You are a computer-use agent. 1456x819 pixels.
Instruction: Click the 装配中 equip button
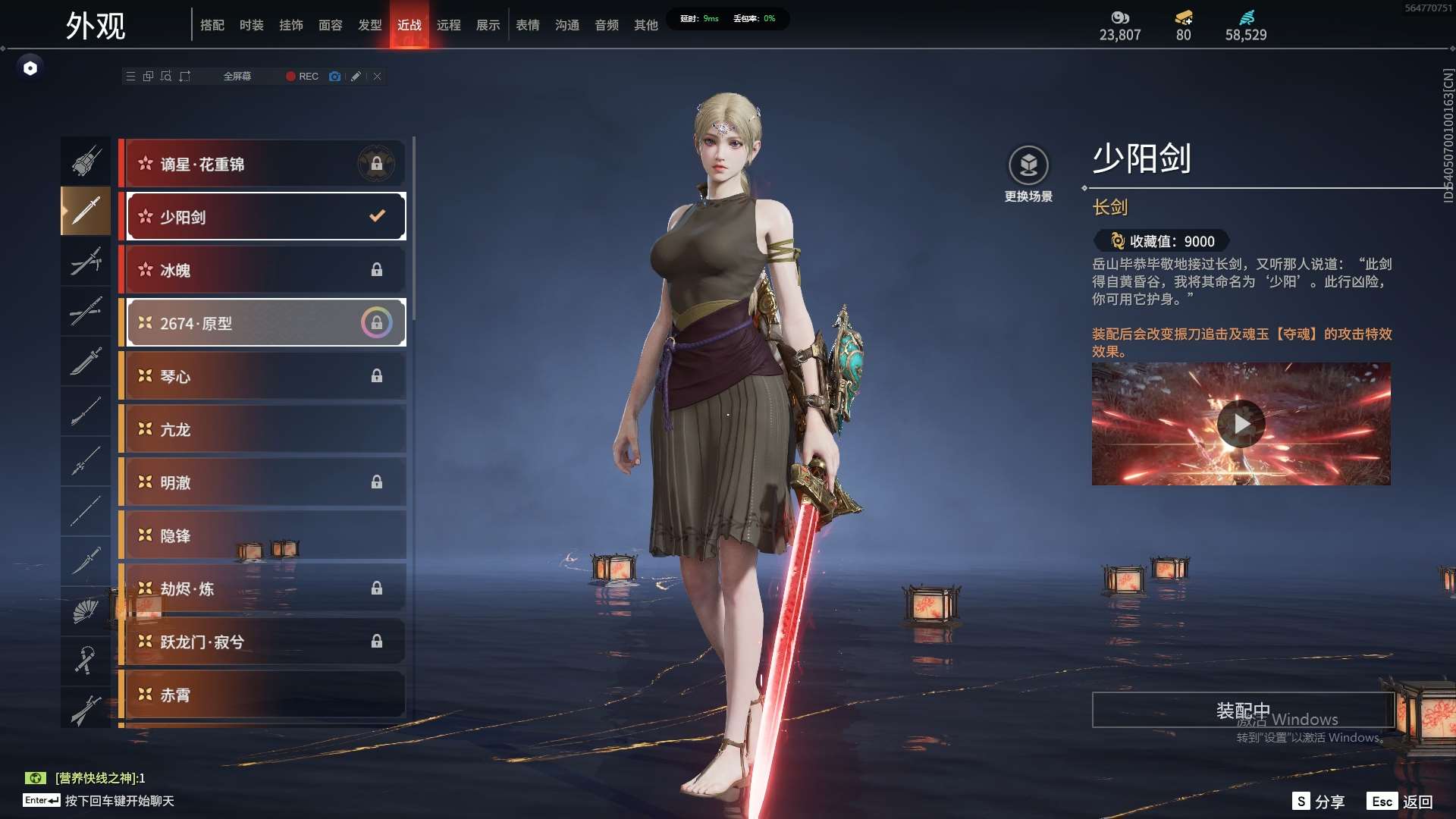point(1242,710)
